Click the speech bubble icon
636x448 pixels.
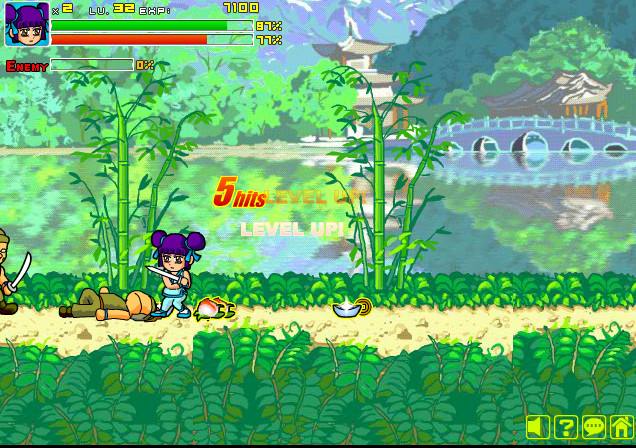(594, 427)
